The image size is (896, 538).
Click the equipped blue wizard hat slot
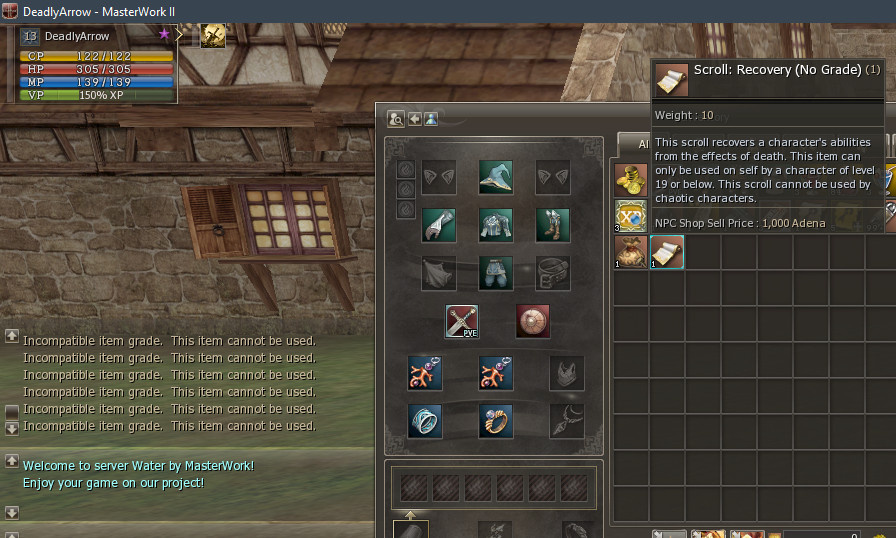[x=495, y=177]
